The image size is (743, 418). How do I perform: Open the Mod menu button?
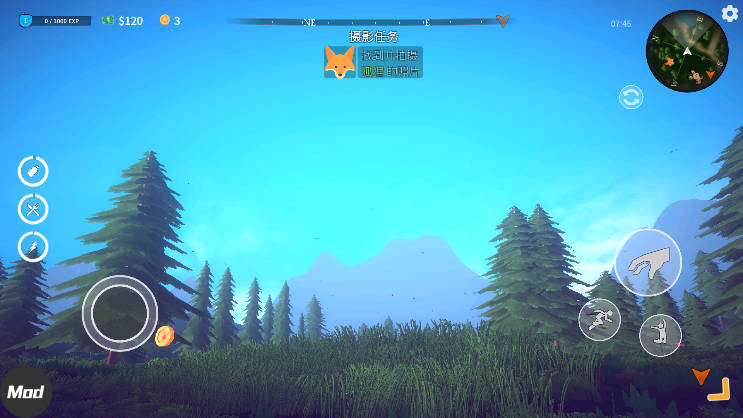(24, 393)
